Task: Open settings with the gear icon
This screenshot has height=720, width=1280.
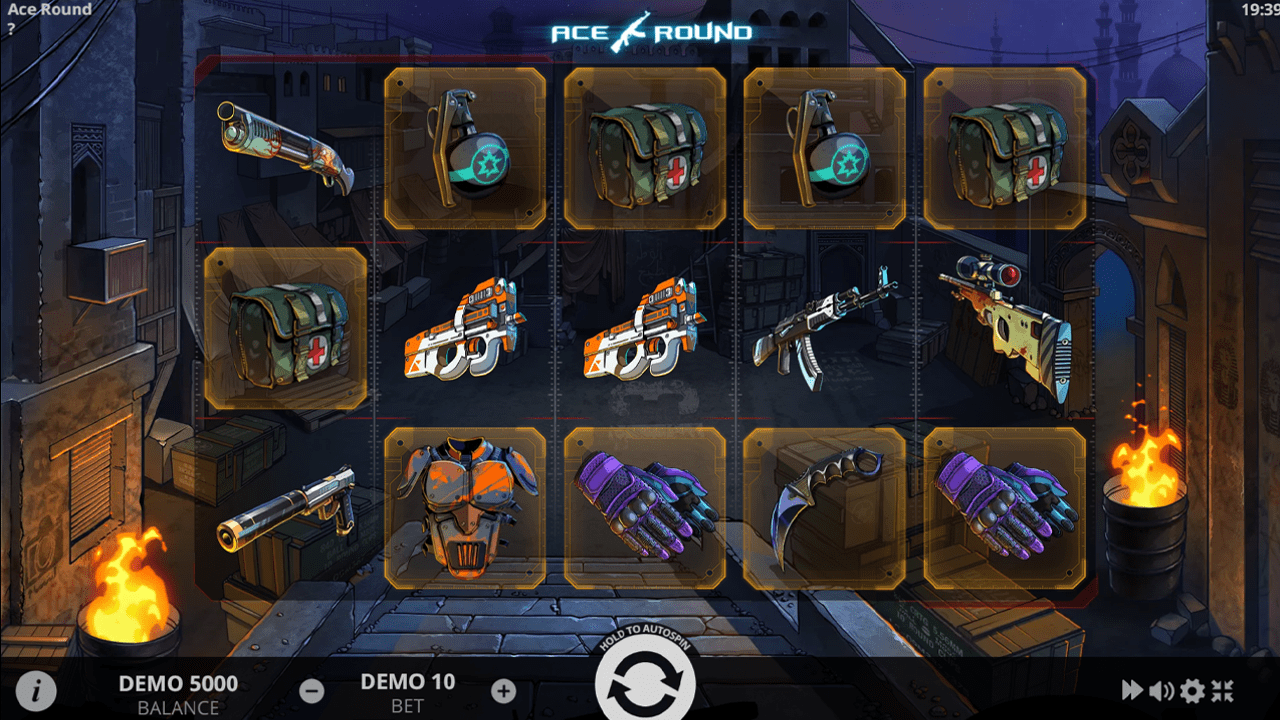Action: (1192, 690)
